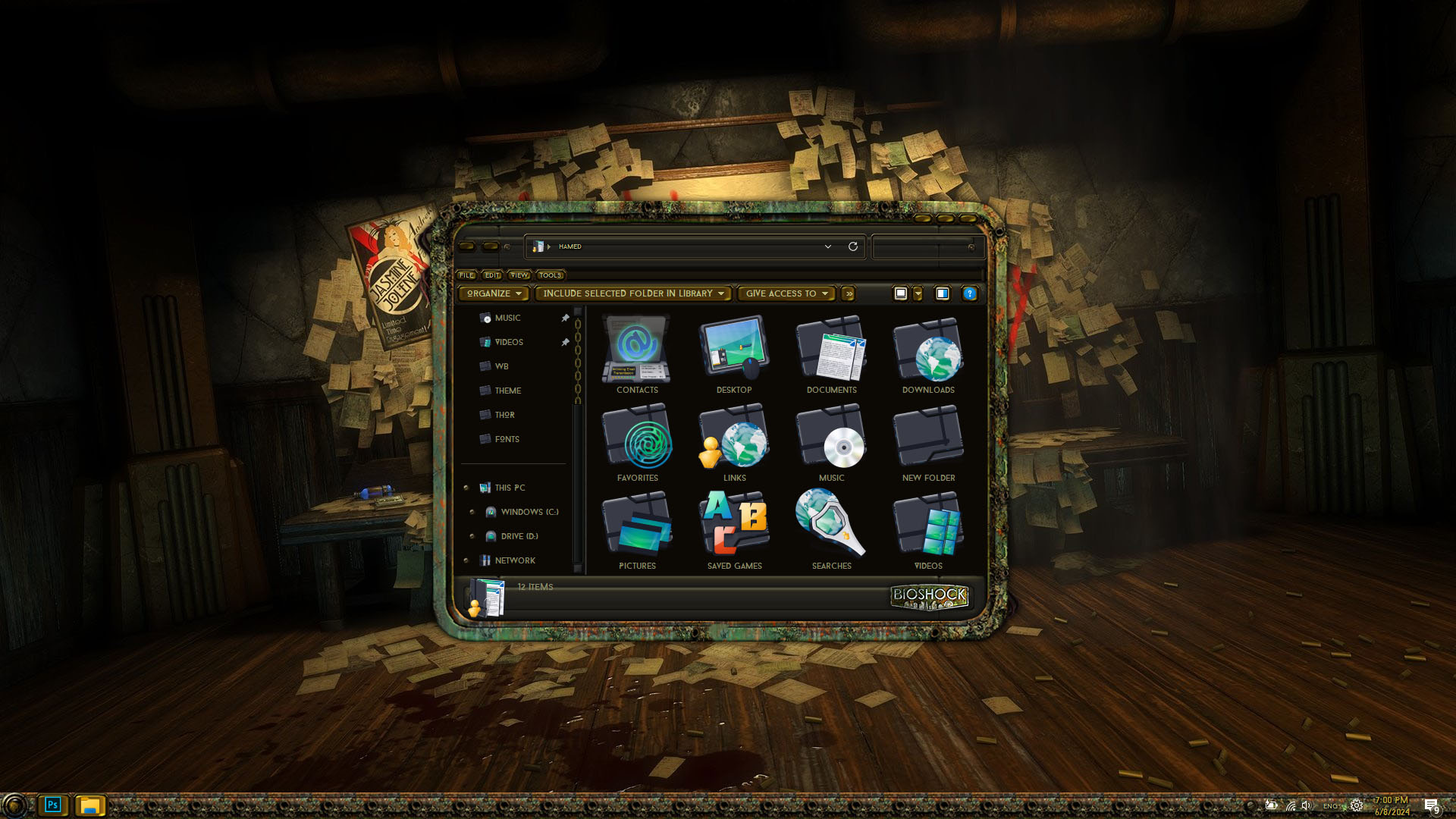
Task: Select This PC in navigation pane
Action: 510,488
